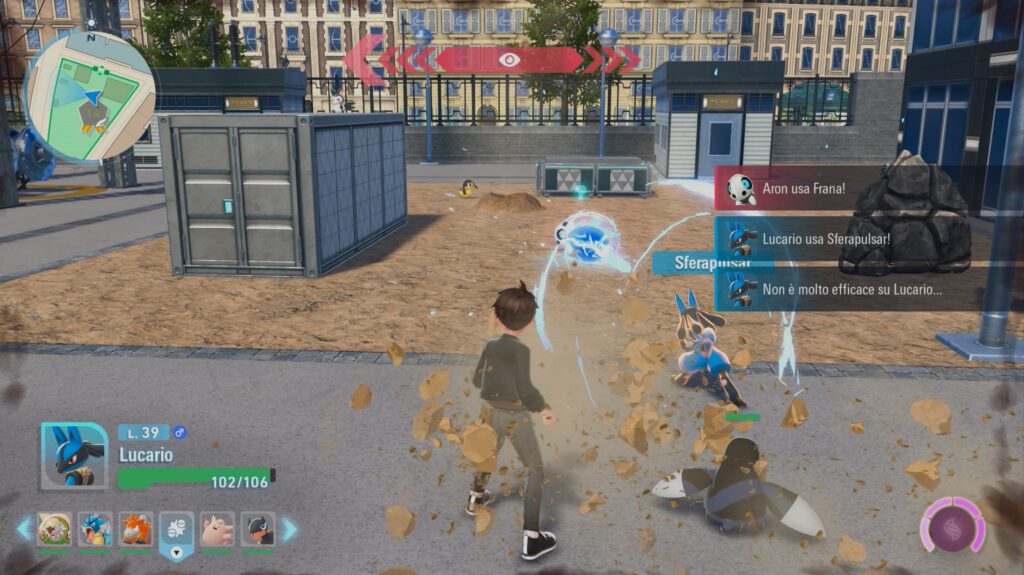Click the right arrow of the party bar
Viewport: 1024px width, 575px height.
point(288,528)
